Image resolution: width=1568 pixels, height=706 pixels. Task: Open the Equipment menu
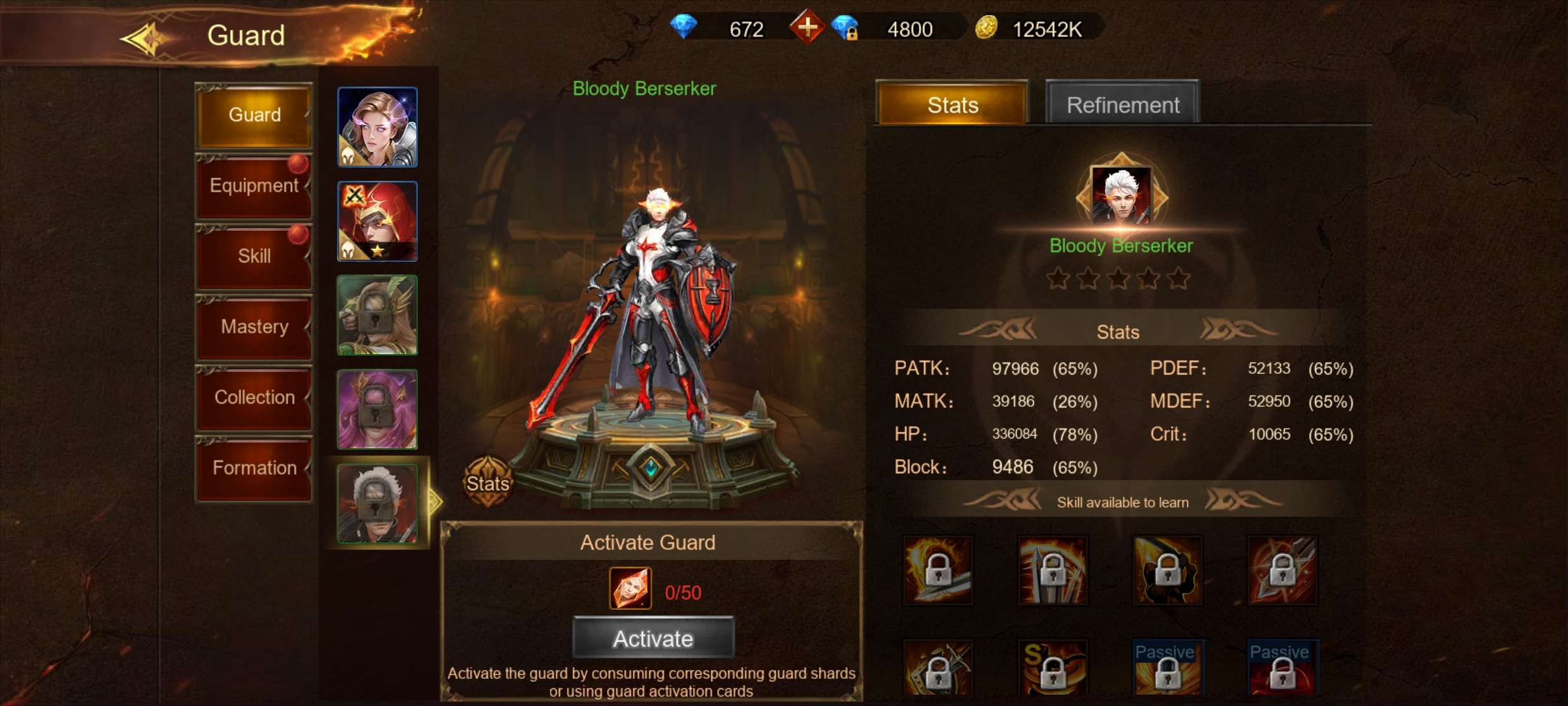(254, 186)
